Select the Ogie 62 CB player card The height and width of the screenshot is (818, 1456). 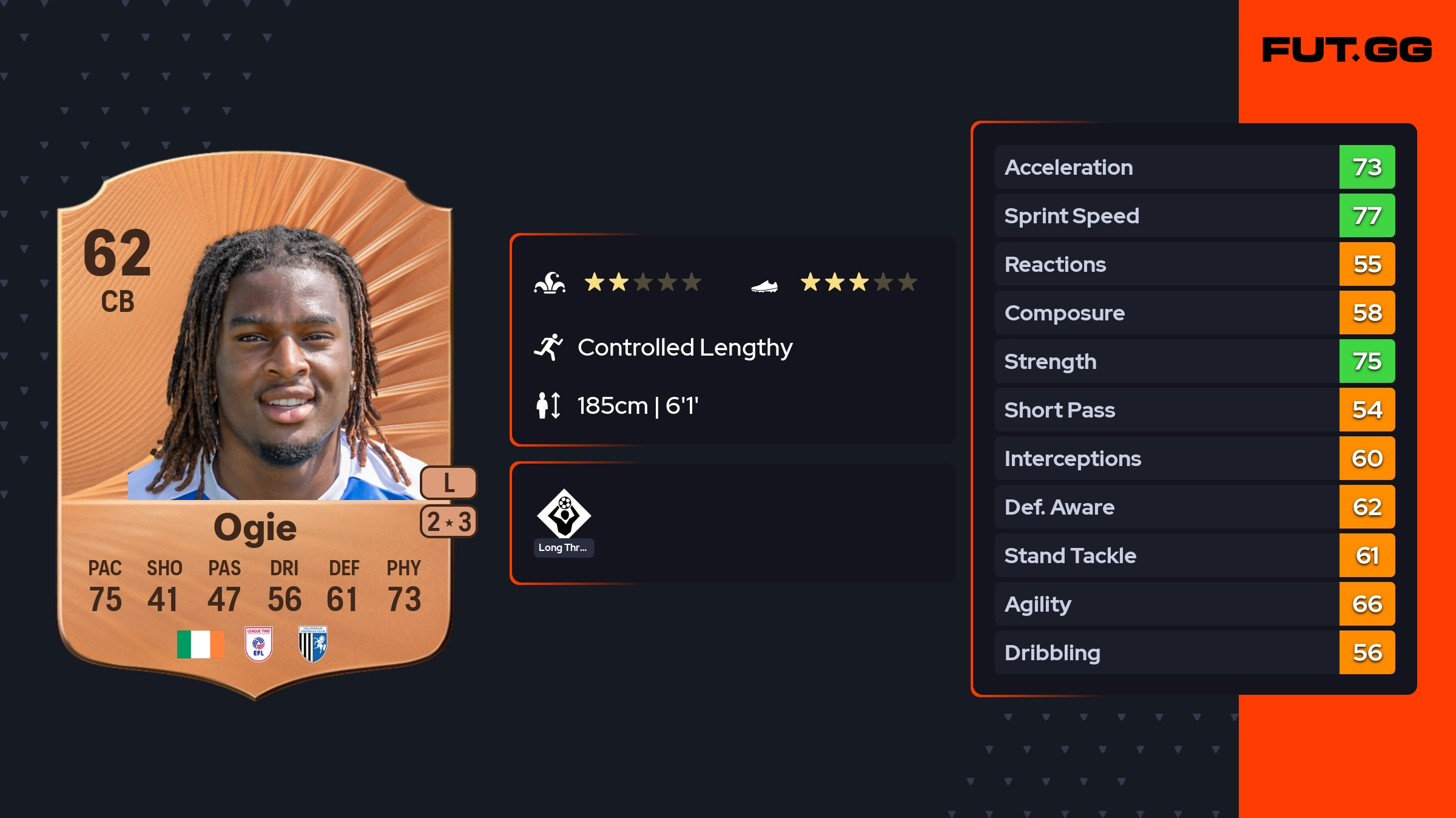(x=255, y=425)
